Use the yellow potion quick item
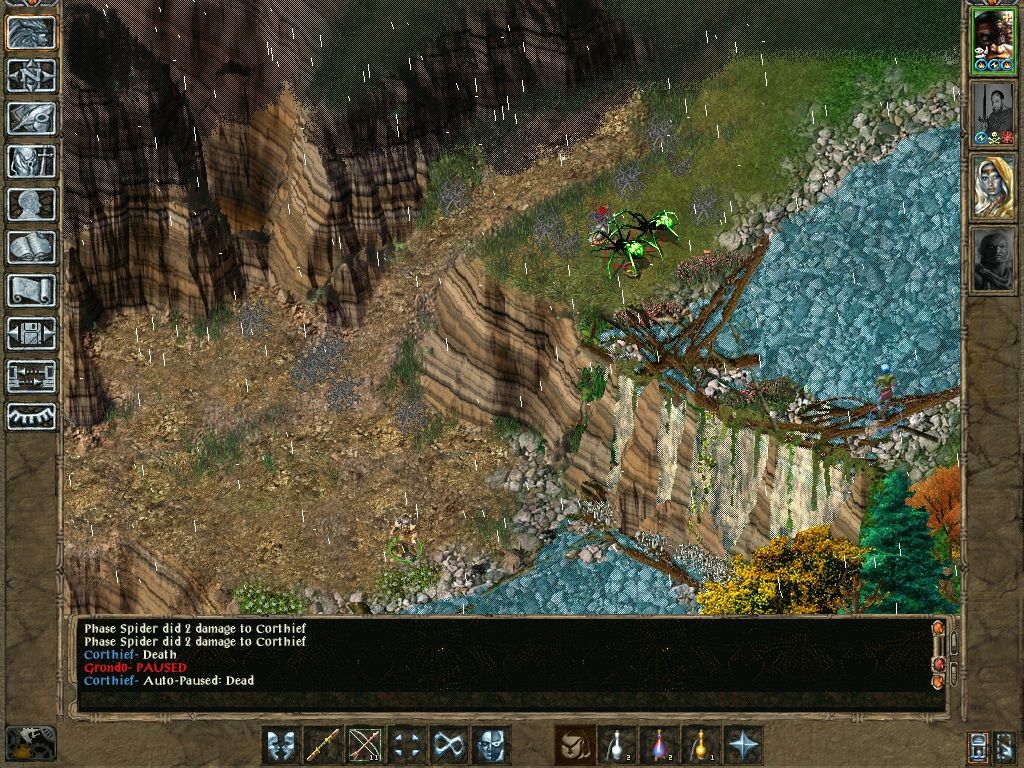 click(701, 745)
